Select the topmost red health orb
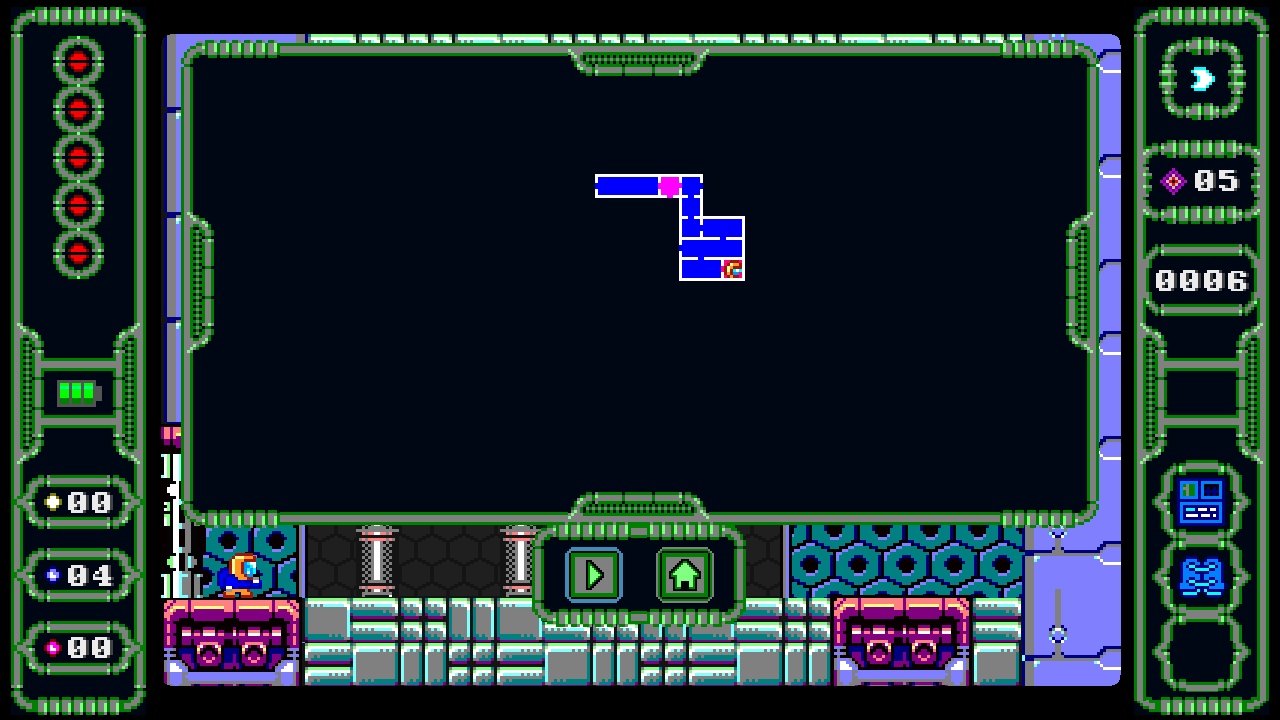This screenshot has height=720, width=1280. (78, 61)
